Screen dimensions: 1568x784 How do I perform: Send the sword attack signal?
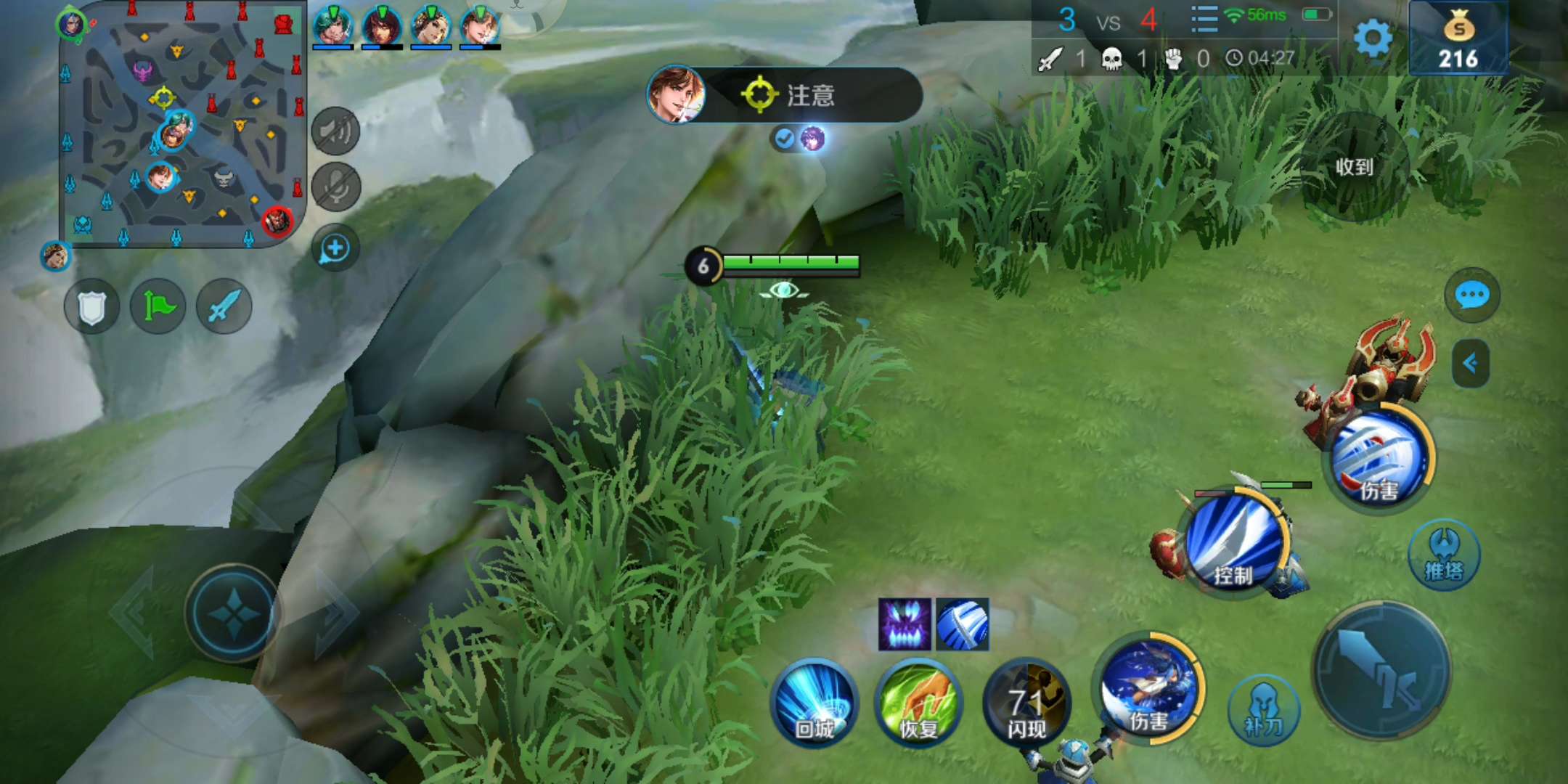click(x=224, y=307)
